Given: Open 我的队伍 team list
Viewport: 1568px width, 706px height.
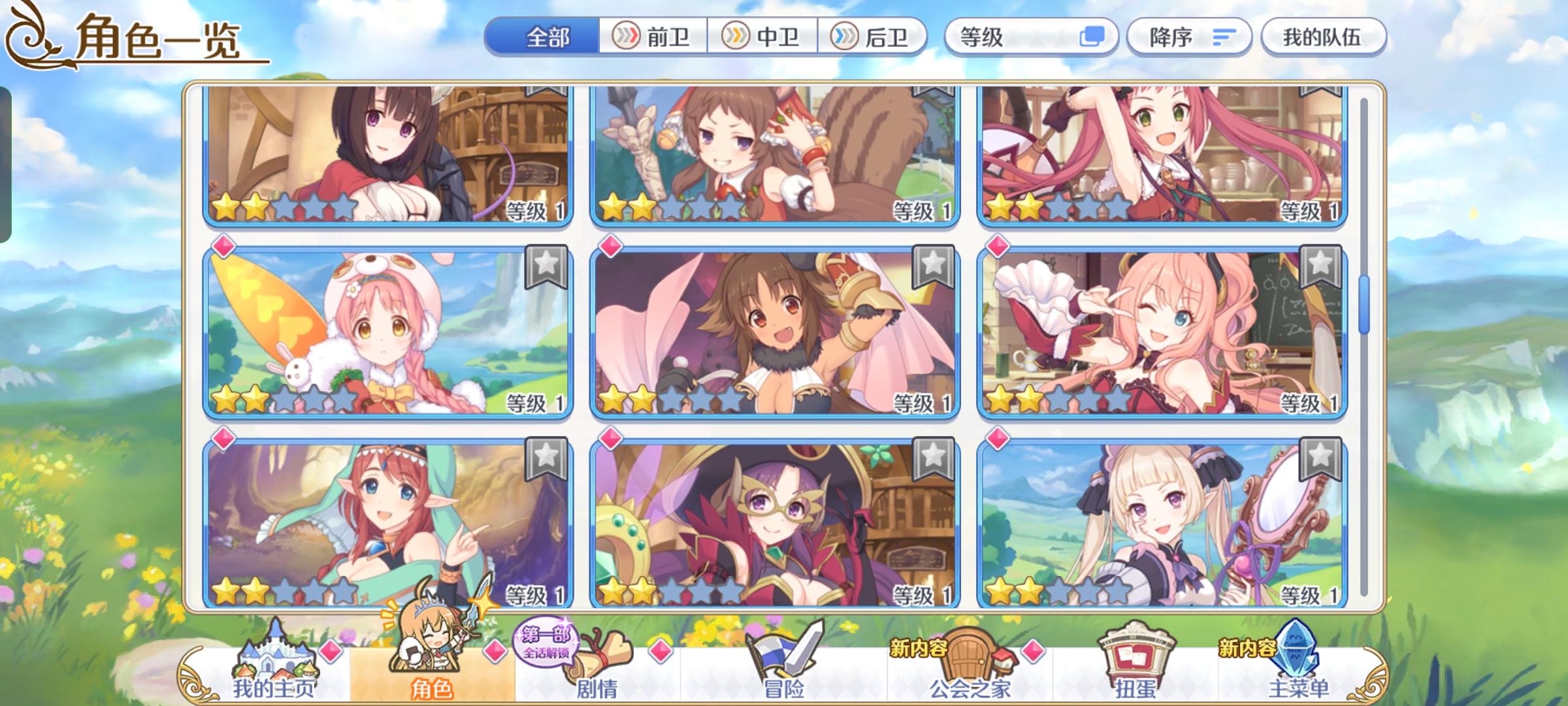Looking at the screenshot, I should (x=1321, y=37).
